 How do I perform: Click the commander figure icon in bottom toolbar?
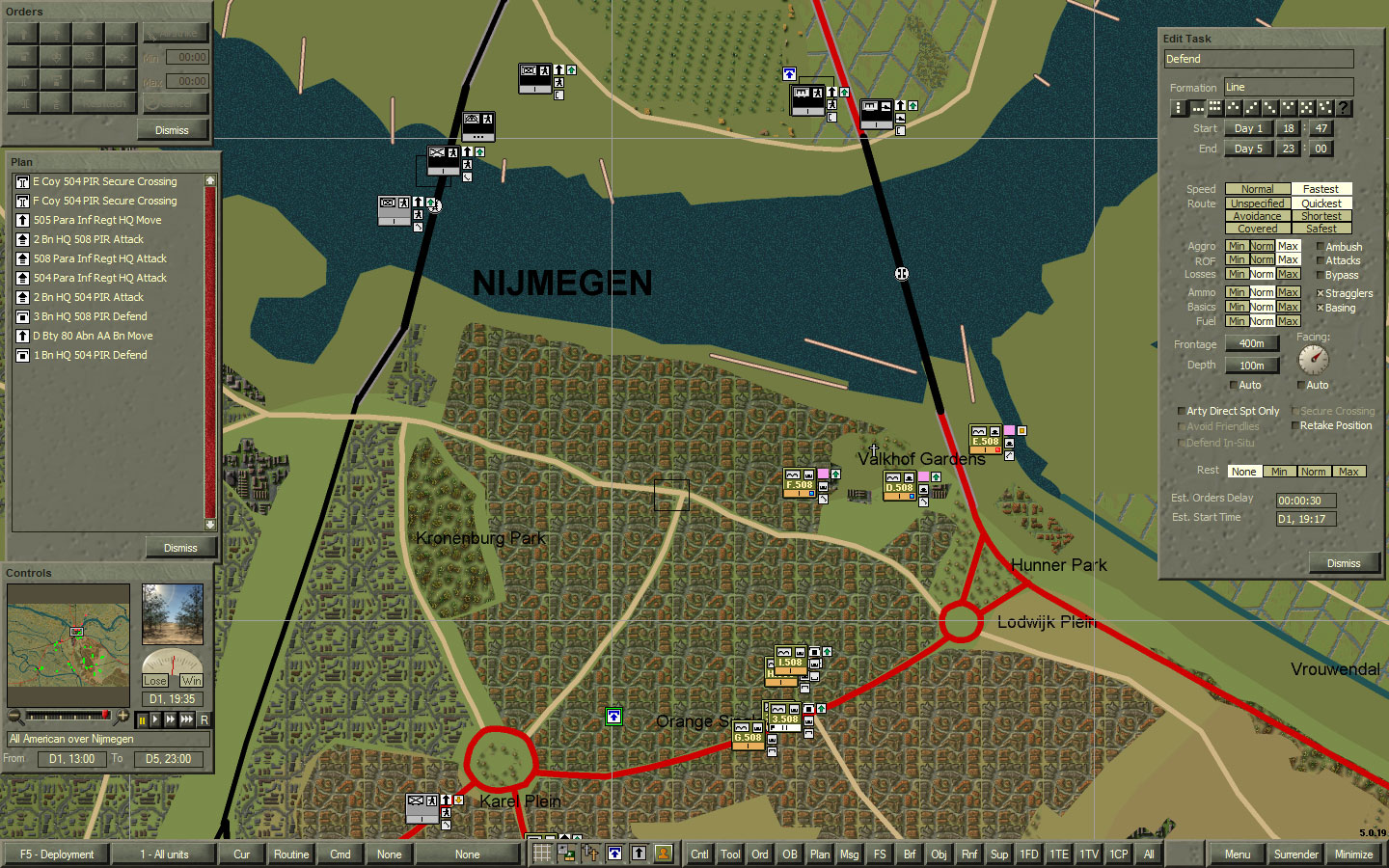(662, 854)
